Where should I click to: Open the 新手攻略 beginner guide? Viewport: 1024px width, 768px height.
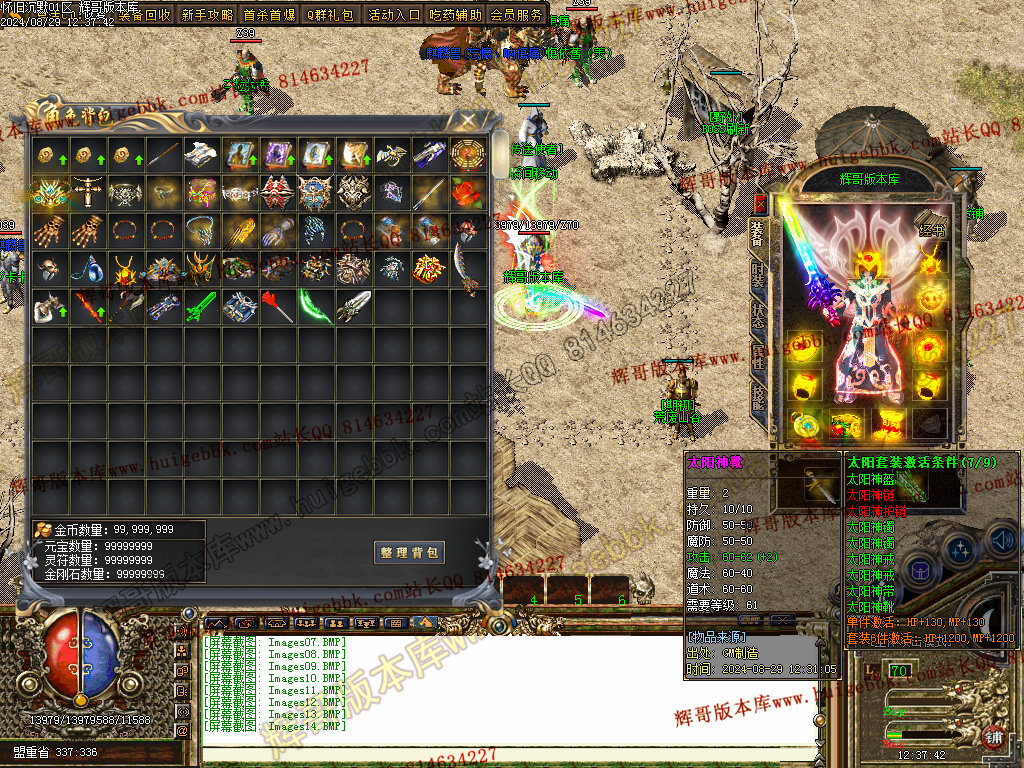(207, 15)
